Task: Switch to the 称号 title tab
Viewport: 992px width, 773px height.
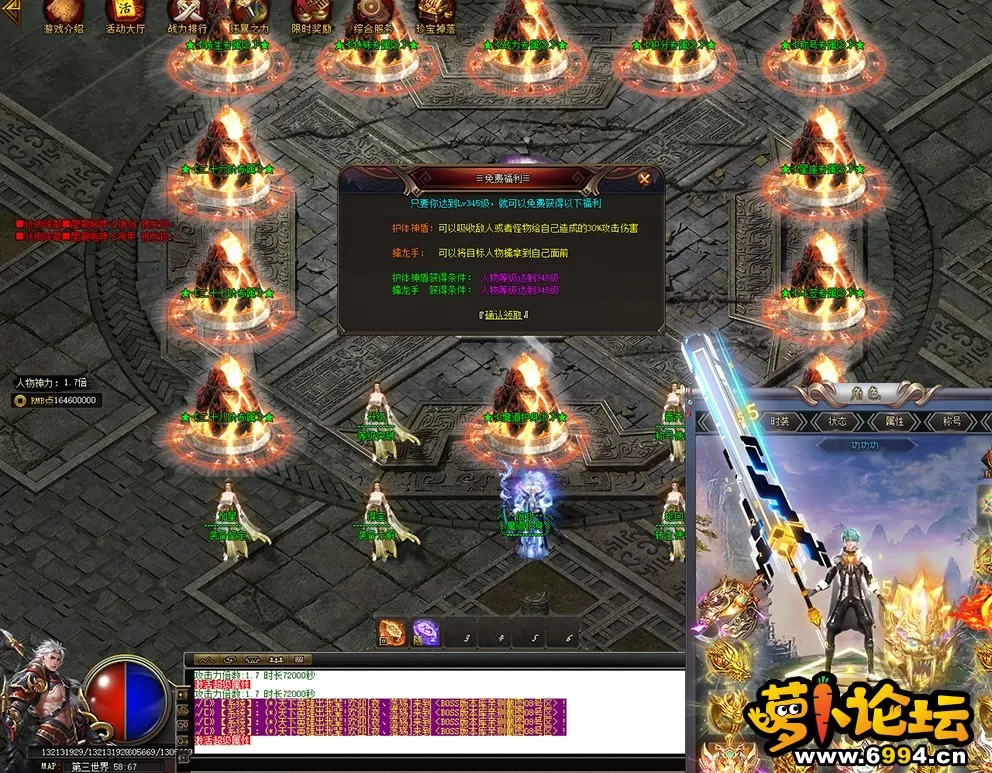Action: [x=949, y=422]
